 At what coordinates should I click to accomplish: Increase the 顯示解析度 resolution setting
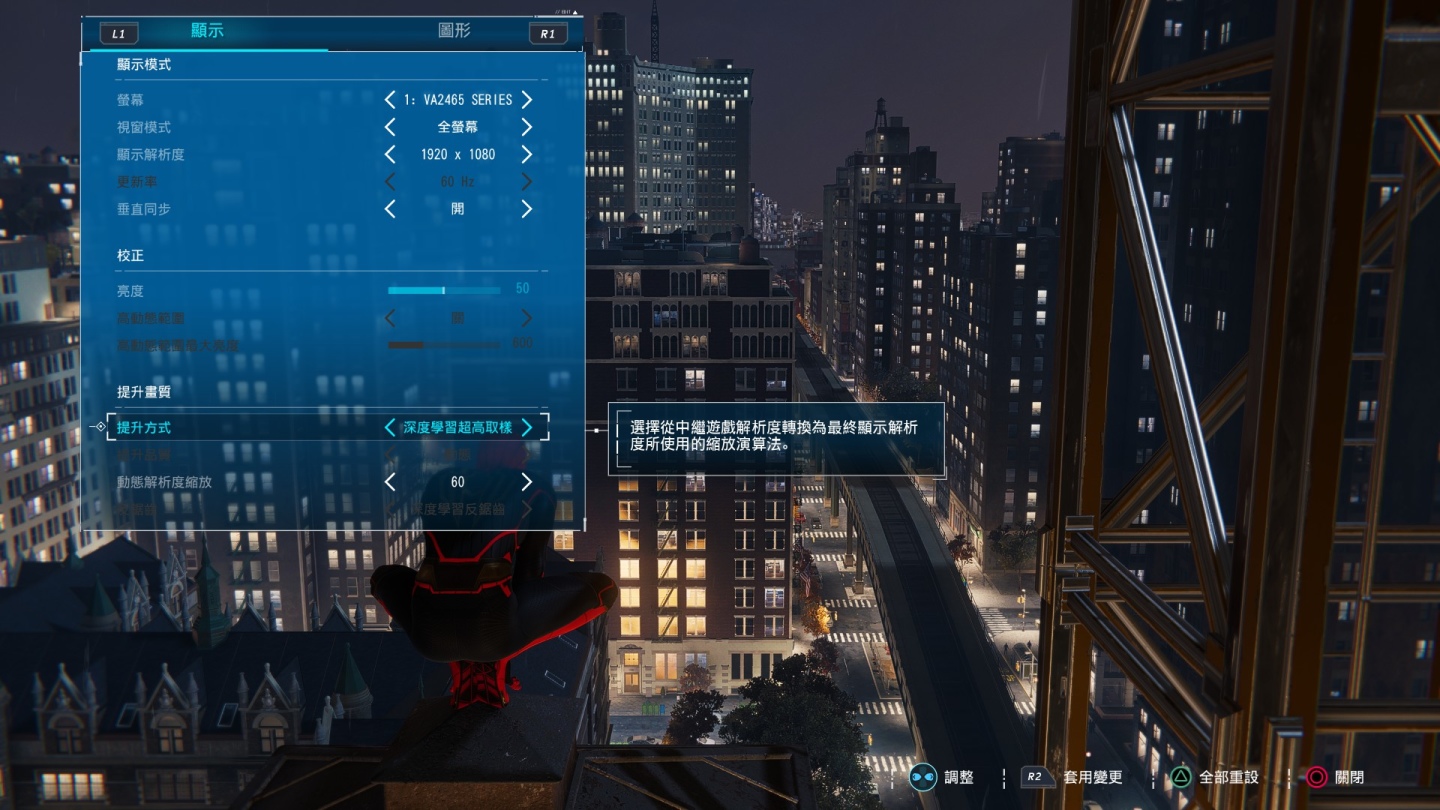pyautogui.click(x=526, y=155)
